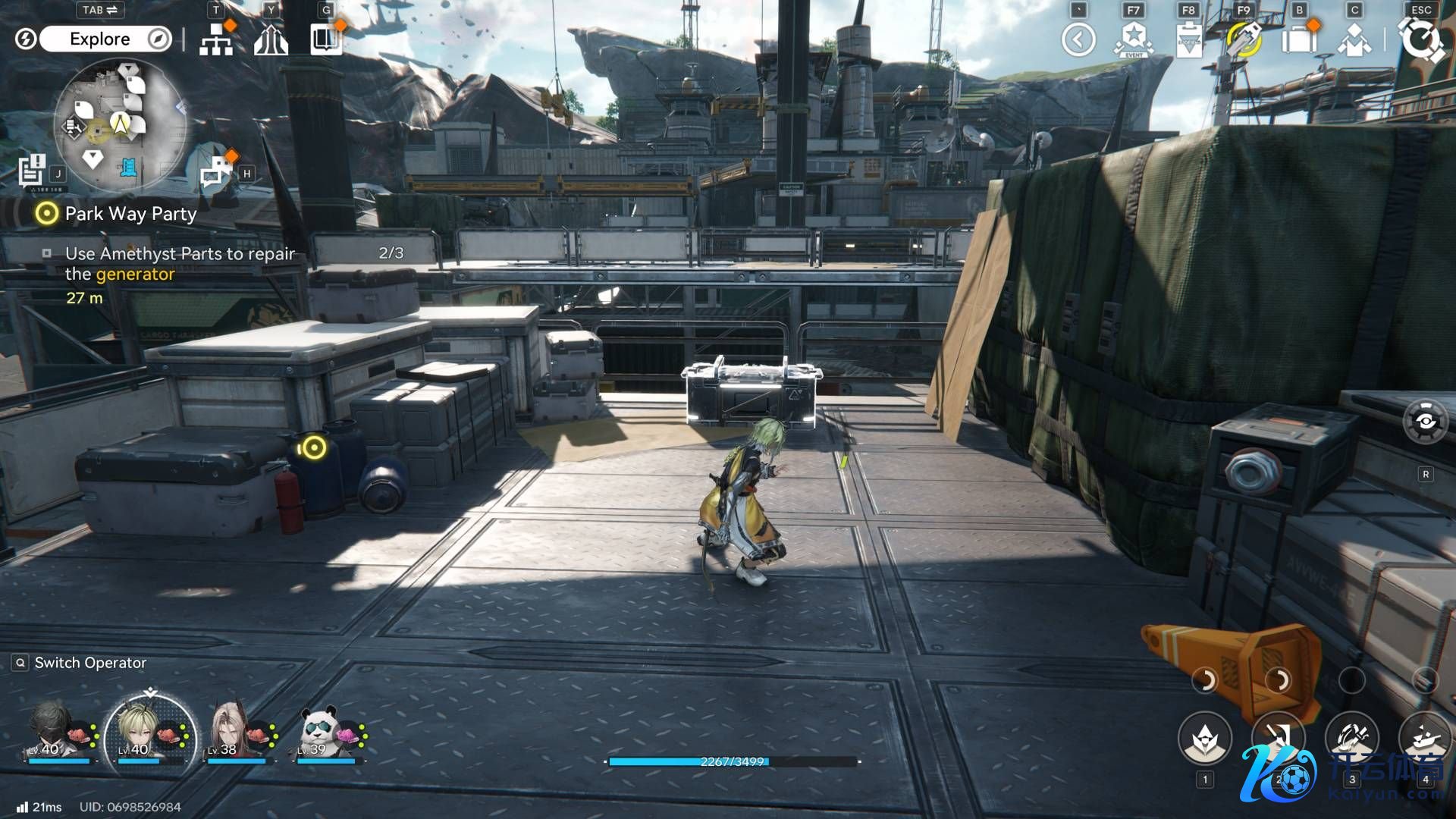The image size is (1456, 819).
Task: Activate the first skill with crystal emblem
Action: (1205, 739)
